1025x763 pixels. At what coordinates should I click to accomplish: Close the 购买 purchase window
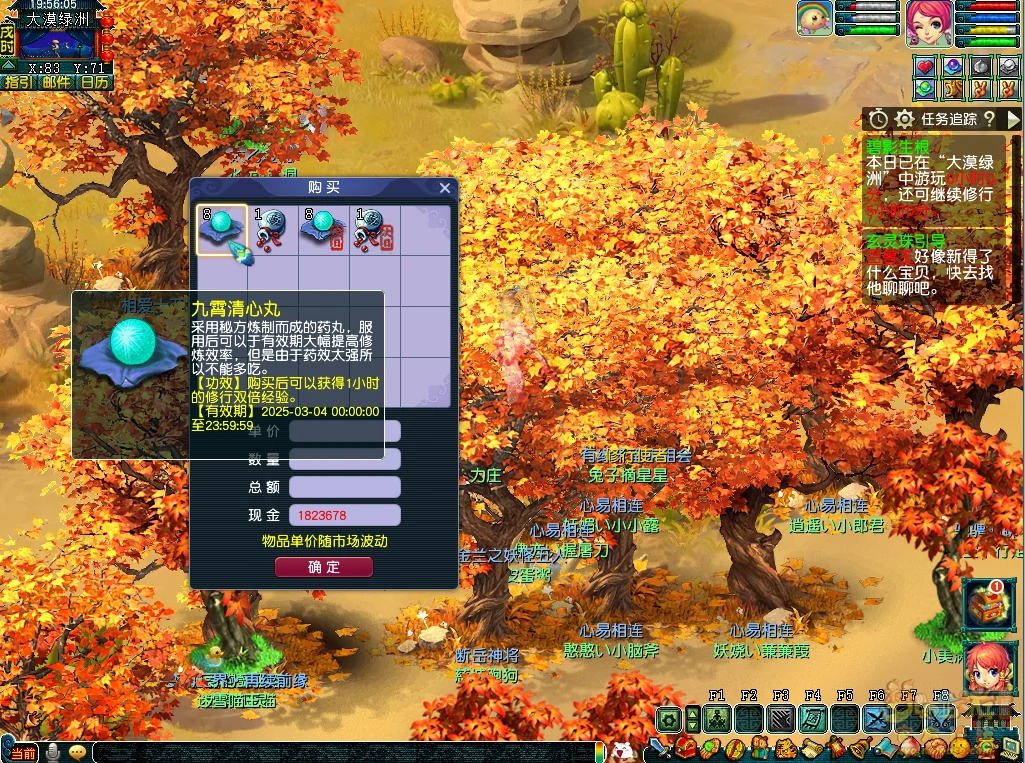pyautogui.click(x=445, y=188)
